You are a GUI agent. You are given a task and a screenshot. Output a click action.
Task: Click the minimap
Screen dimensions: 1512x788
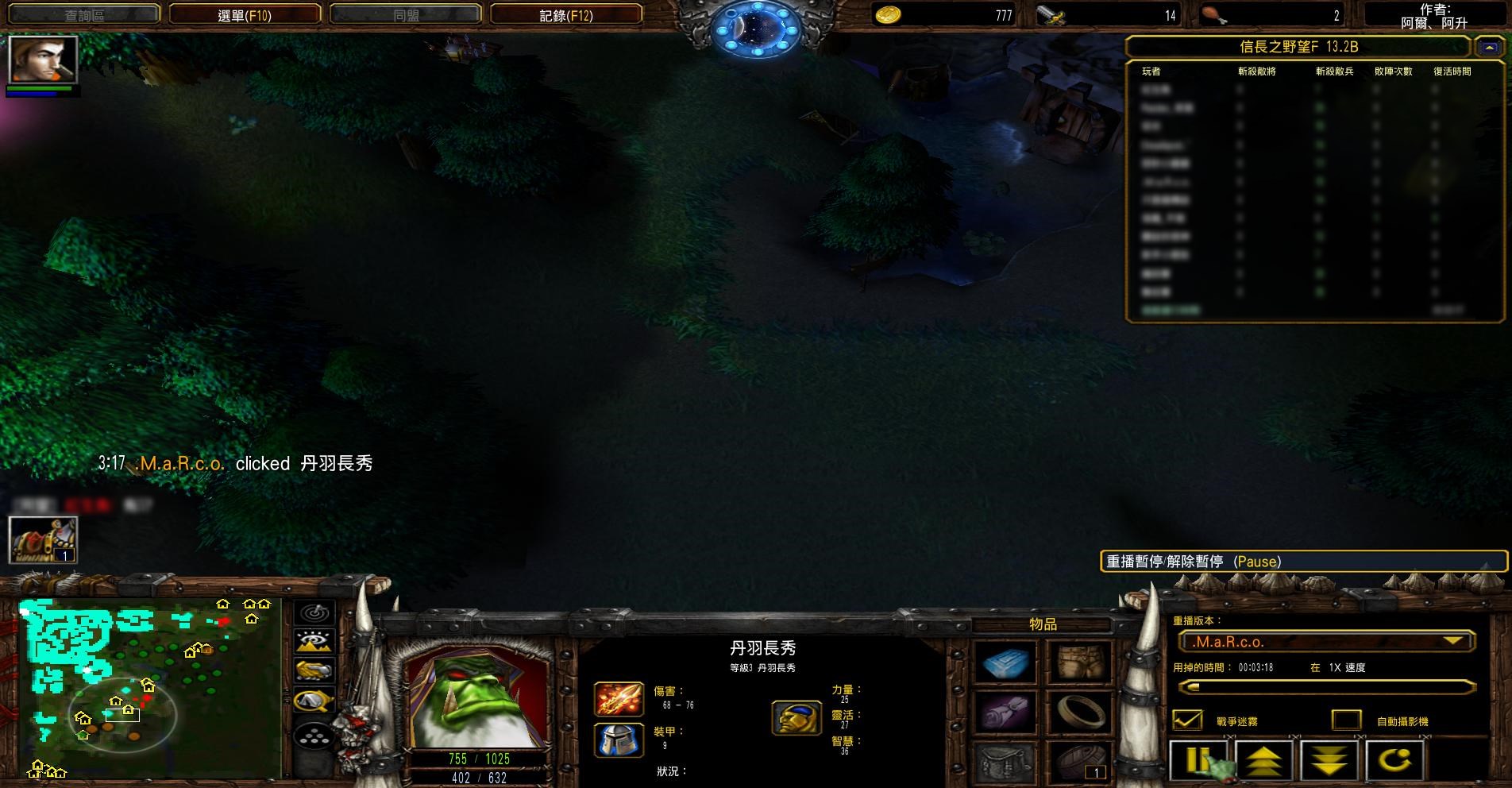pyautogui.click(x=149, y=689)
